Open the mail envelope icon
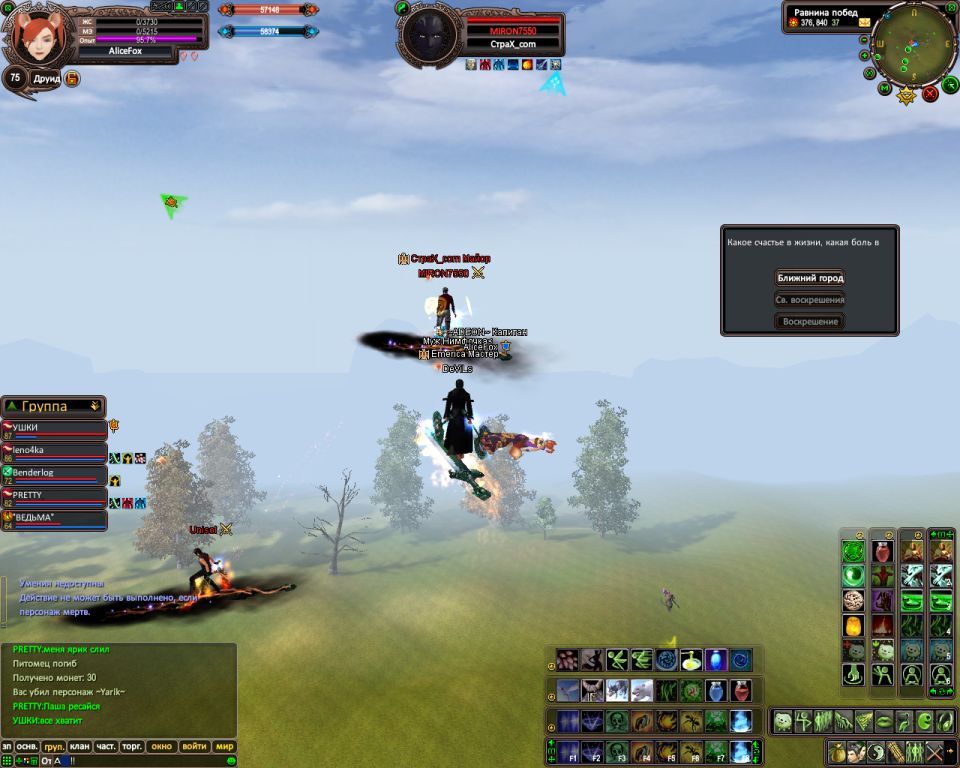Image resolution: width=960 pixels, height=768 pixels. (863, 22)
